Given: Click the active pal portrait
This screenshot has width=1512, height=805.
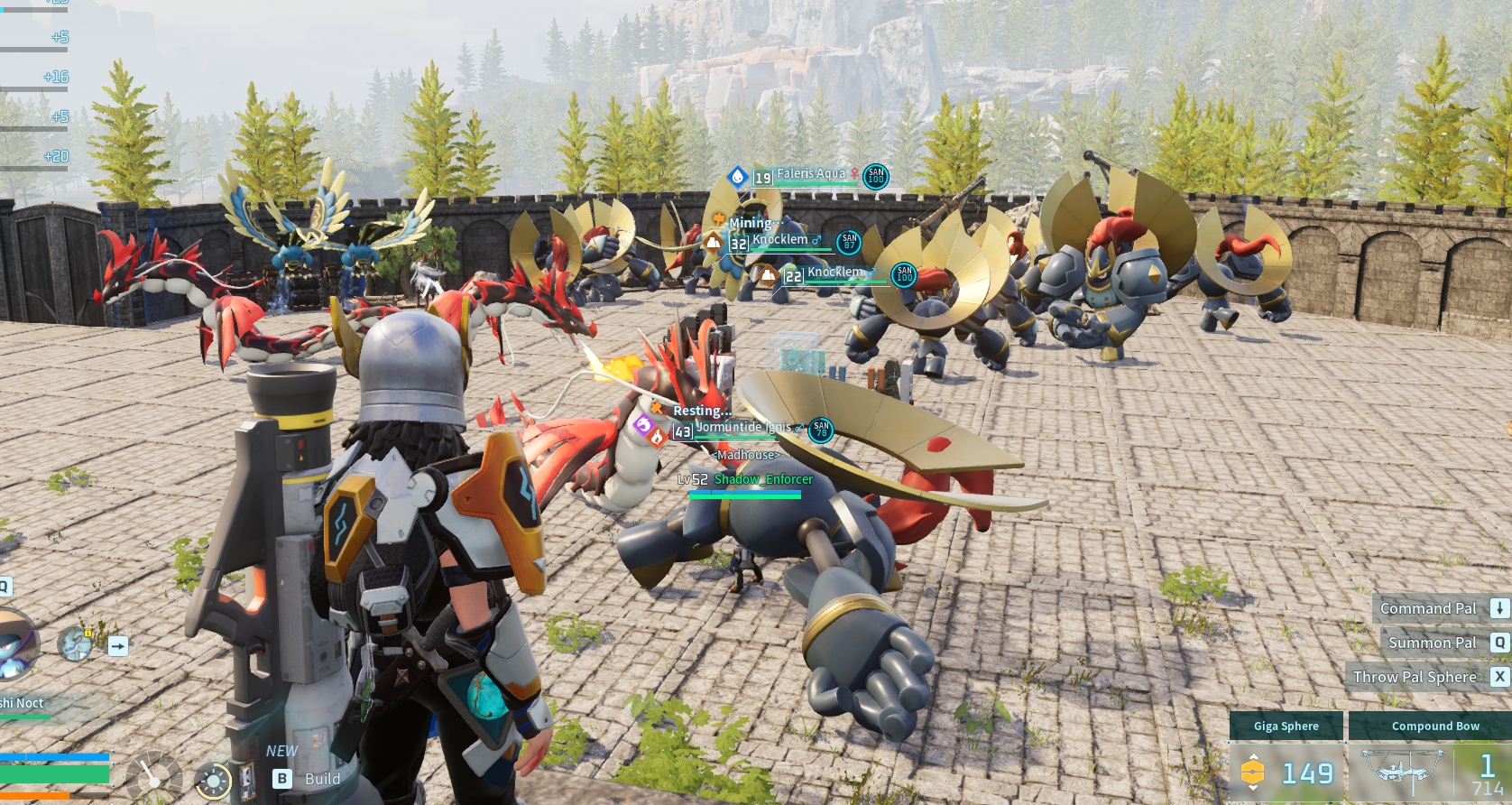Looking at the screenshot, I should [16, 643].
